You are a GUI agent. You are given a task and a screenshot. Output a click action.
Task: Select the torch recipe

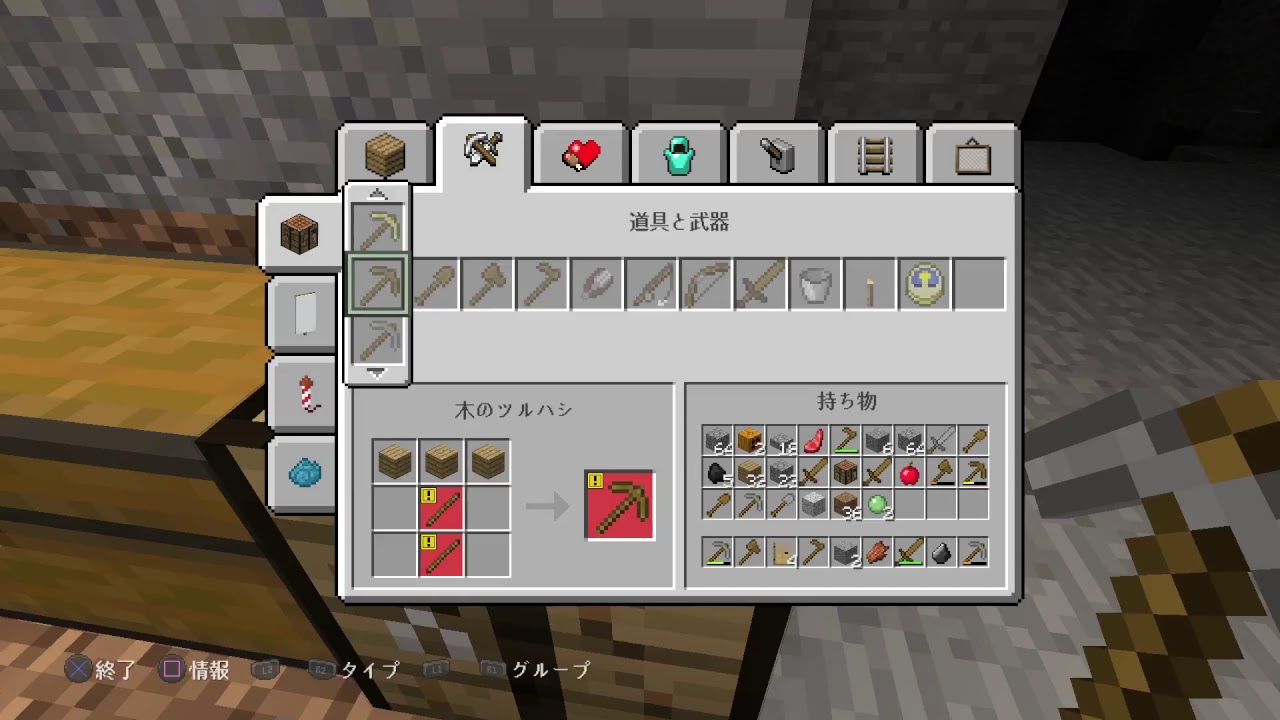(868, 283)
